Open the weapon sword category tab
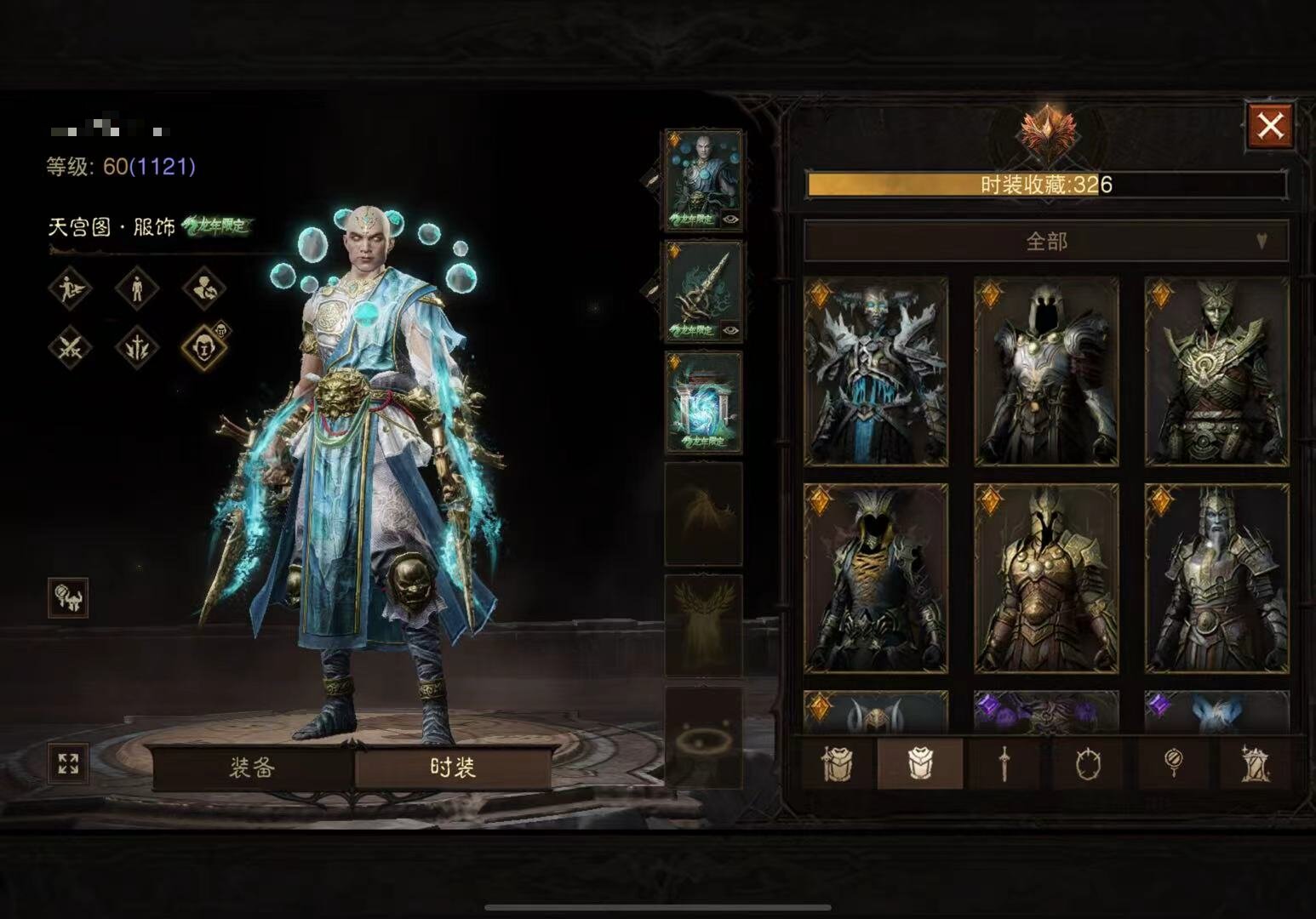 [x=1004, y=763]
